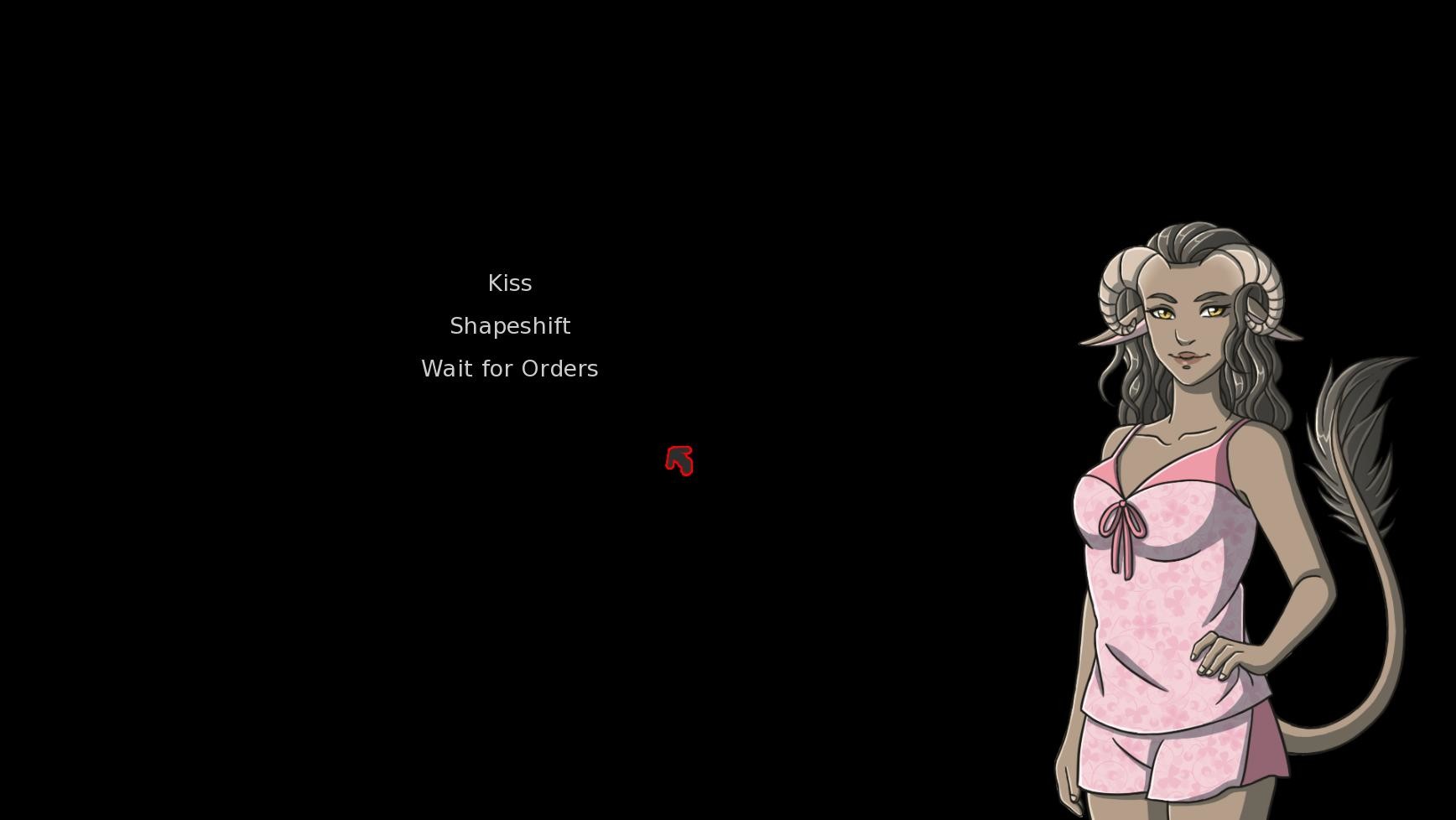Select the topmost choice in the list
Screen dimensions: 1456x820
pyautogui.click(x=509, y=283)
